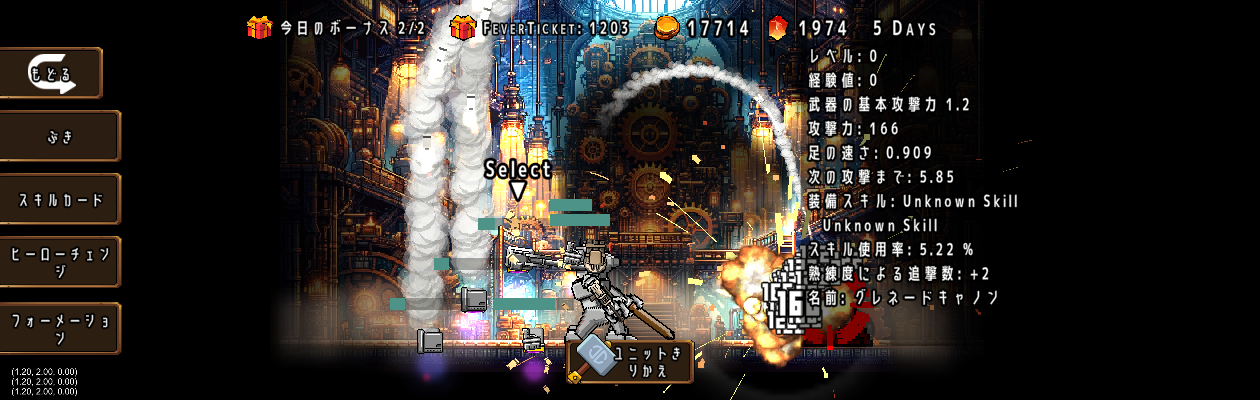Image resolution: width=1260 pixels, height=400 pixels.
Task: Click the FeverTicket gift icon
Action: tap(462, 28)
